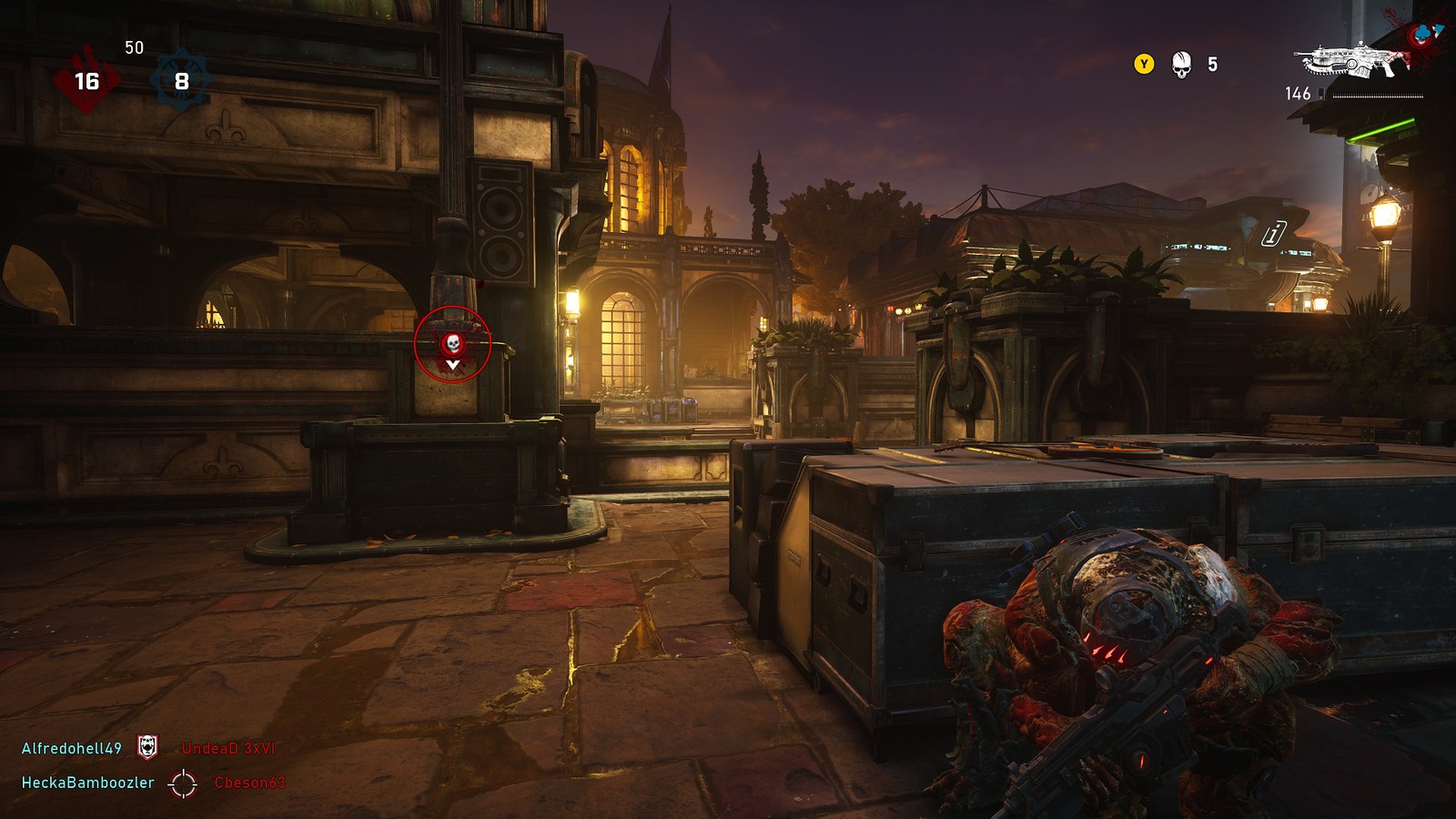Select Alfredohell49 in the kill feed
The width and height of the screenshot is (1456, 819).
[x=72, y=748]
